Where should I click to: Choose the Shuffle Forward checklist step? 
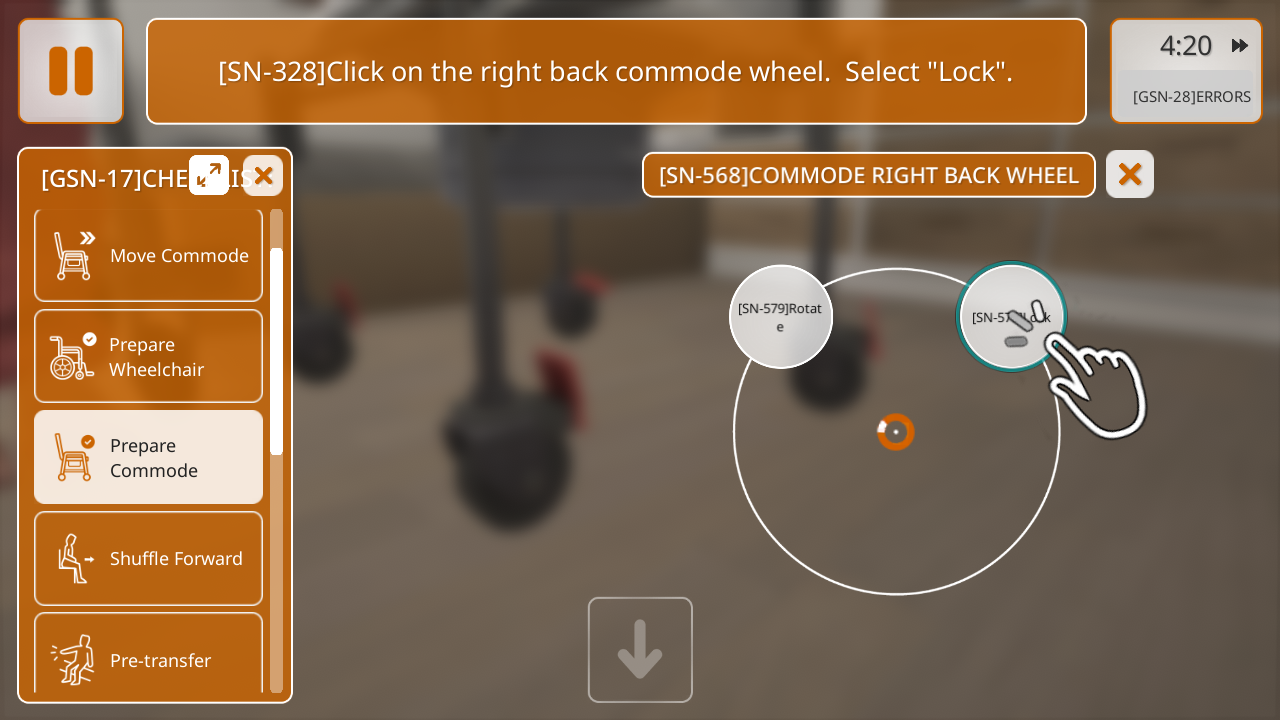pyautogui.click(x=149, y=558)
